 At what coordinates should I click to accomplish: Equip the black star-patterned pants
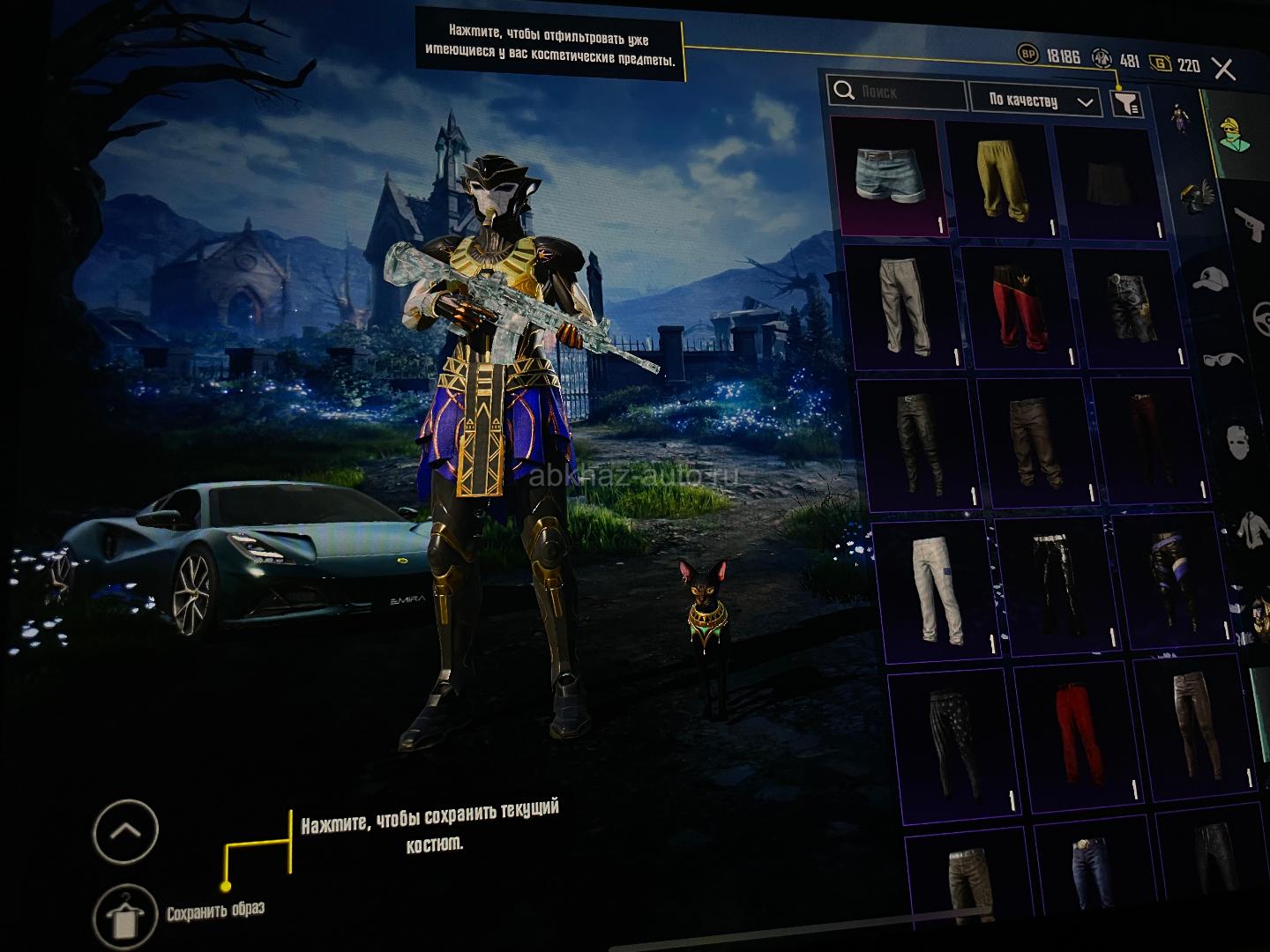pyautogui.click(x=954, y=741)
